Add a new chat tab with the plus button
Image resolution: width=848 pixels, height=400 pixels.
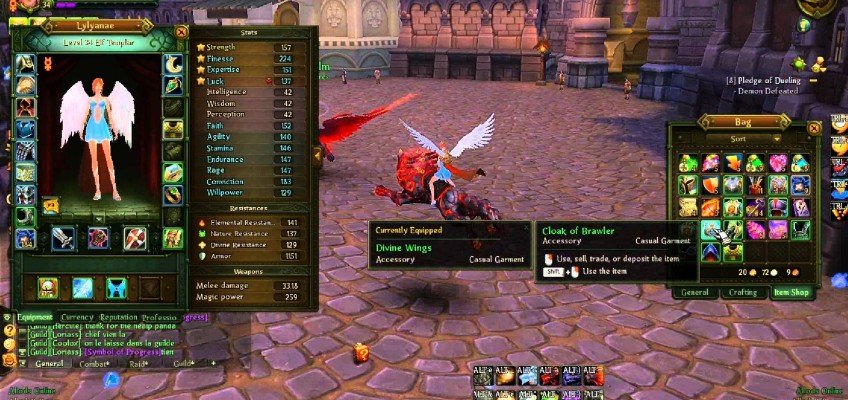pos(212,362)
